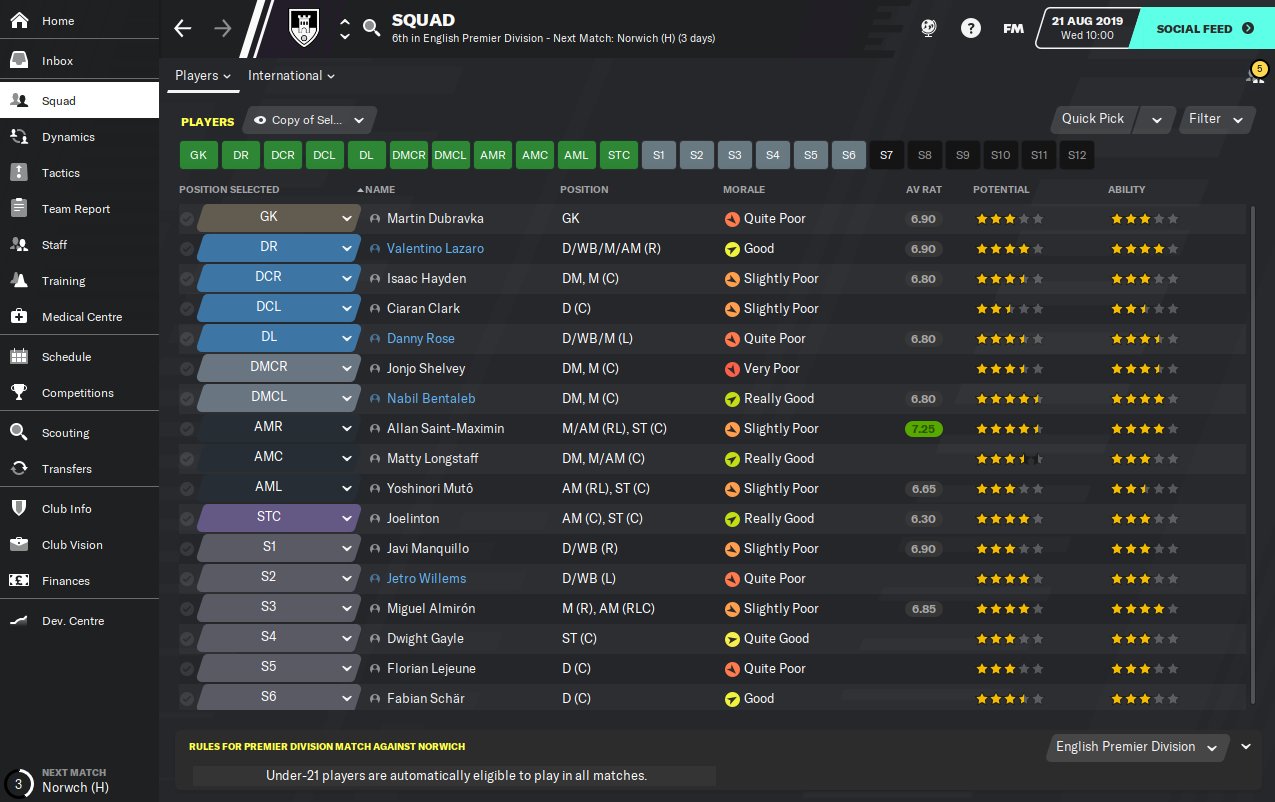Choose the S7 substitute slot chip

pyautogui.click(x=886, y=155)
